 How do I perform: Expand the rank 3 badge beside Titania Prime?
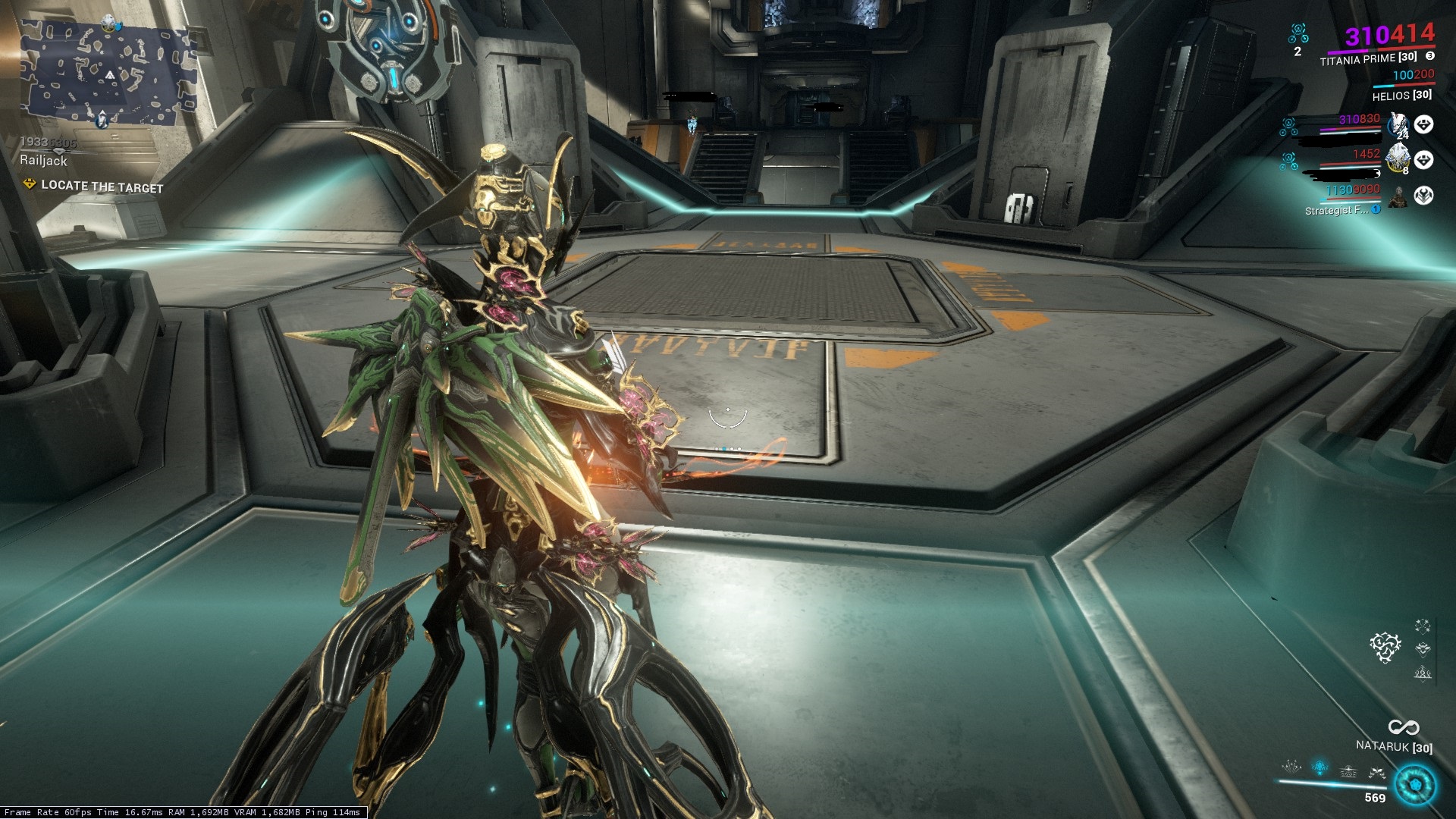(1429, 56)
